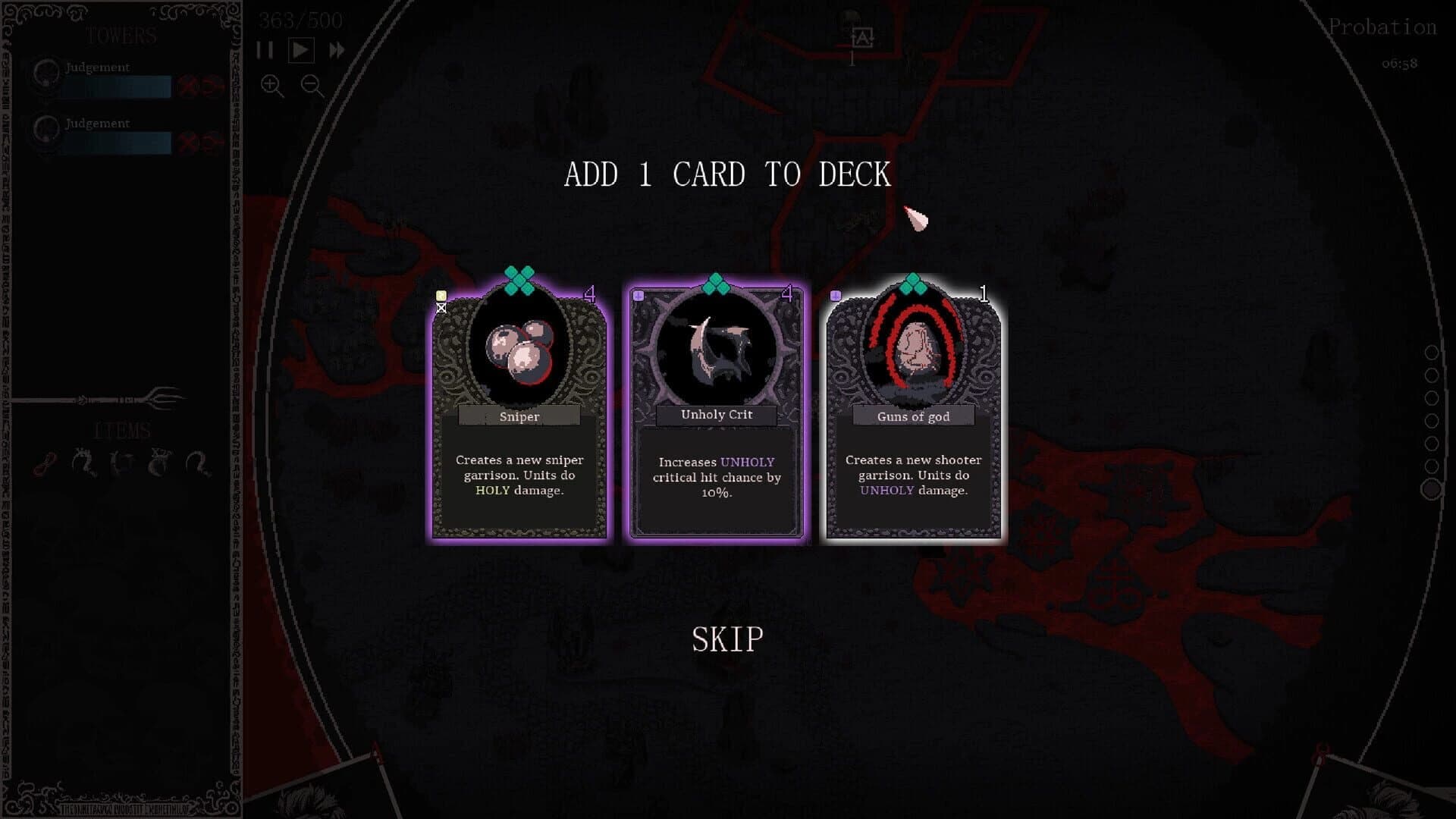Image resolution: width=1456 pixels, height=819 pixels.
Task: Click the zoom-out magnifier icon
Action: click(309, 85)
